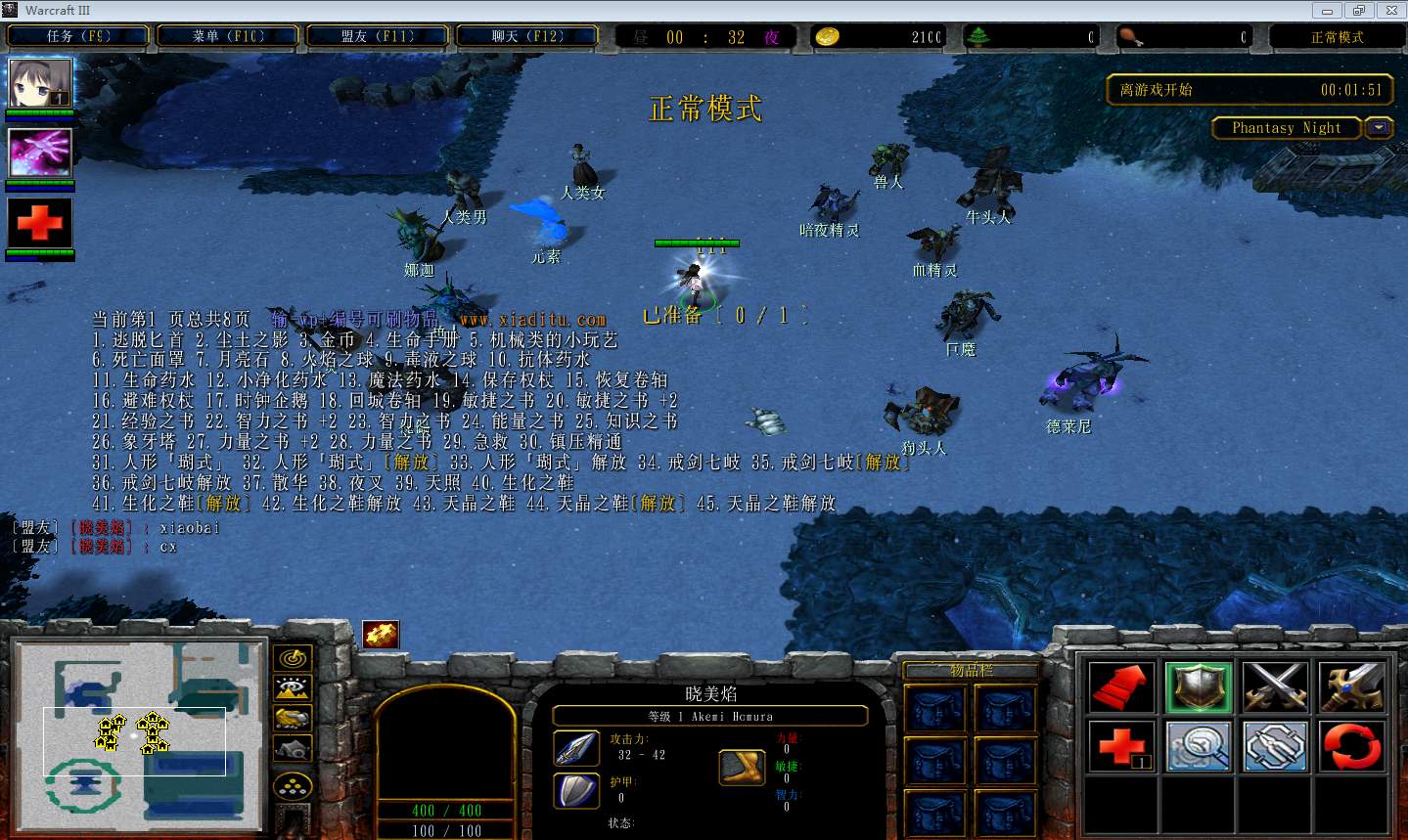This screenshot has height=840, width=1408.
Task: Select the red cross hero icon at left
Action: [x=40, y=223]
